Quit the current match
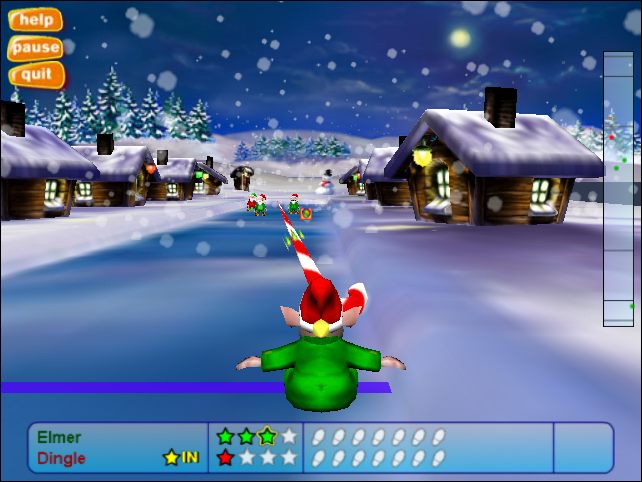 pos(36,74)
